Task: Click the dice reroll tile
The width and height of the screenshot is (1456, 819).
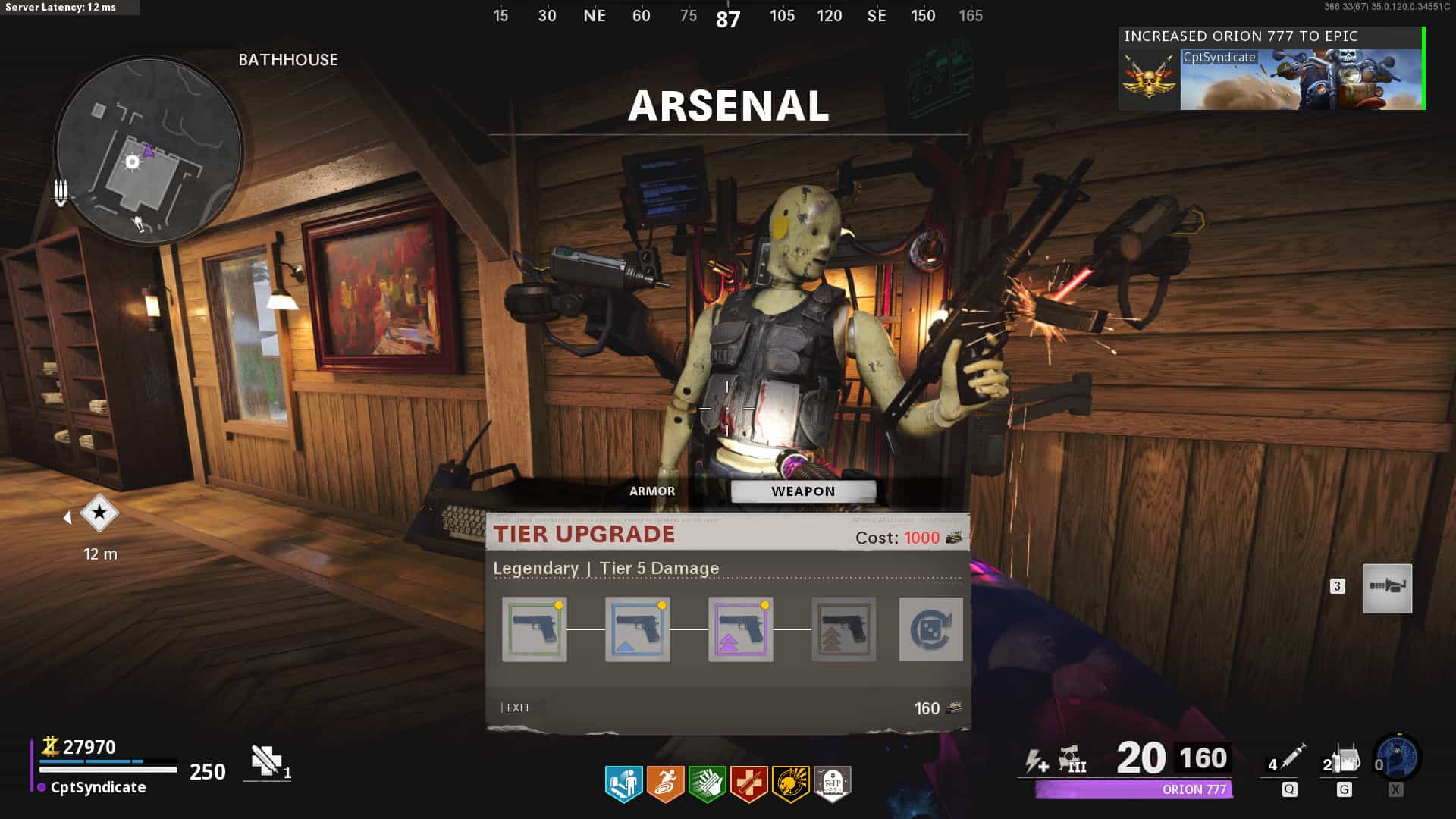Action: (930, 629)
